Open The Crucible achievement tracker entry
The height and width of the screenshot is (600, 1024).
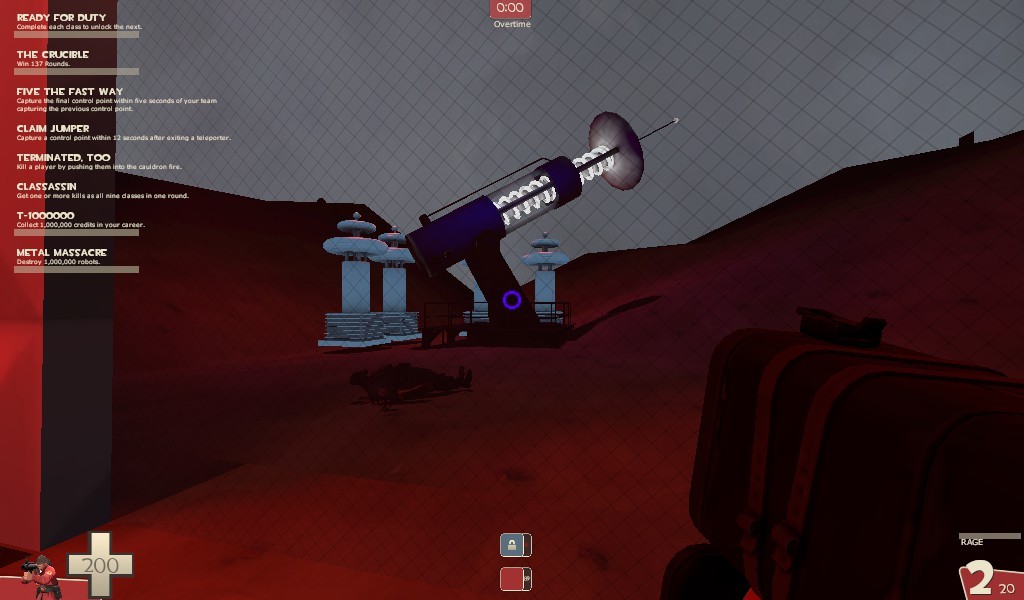(x=53, y=55)
